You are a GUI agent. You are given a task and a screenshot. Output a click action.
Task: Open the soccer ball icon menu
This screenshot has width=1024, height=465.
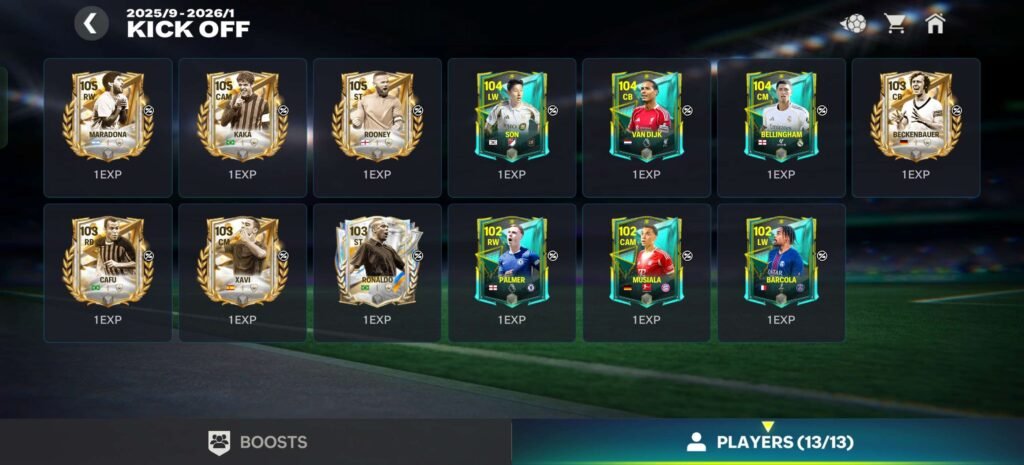pos(854,23)
